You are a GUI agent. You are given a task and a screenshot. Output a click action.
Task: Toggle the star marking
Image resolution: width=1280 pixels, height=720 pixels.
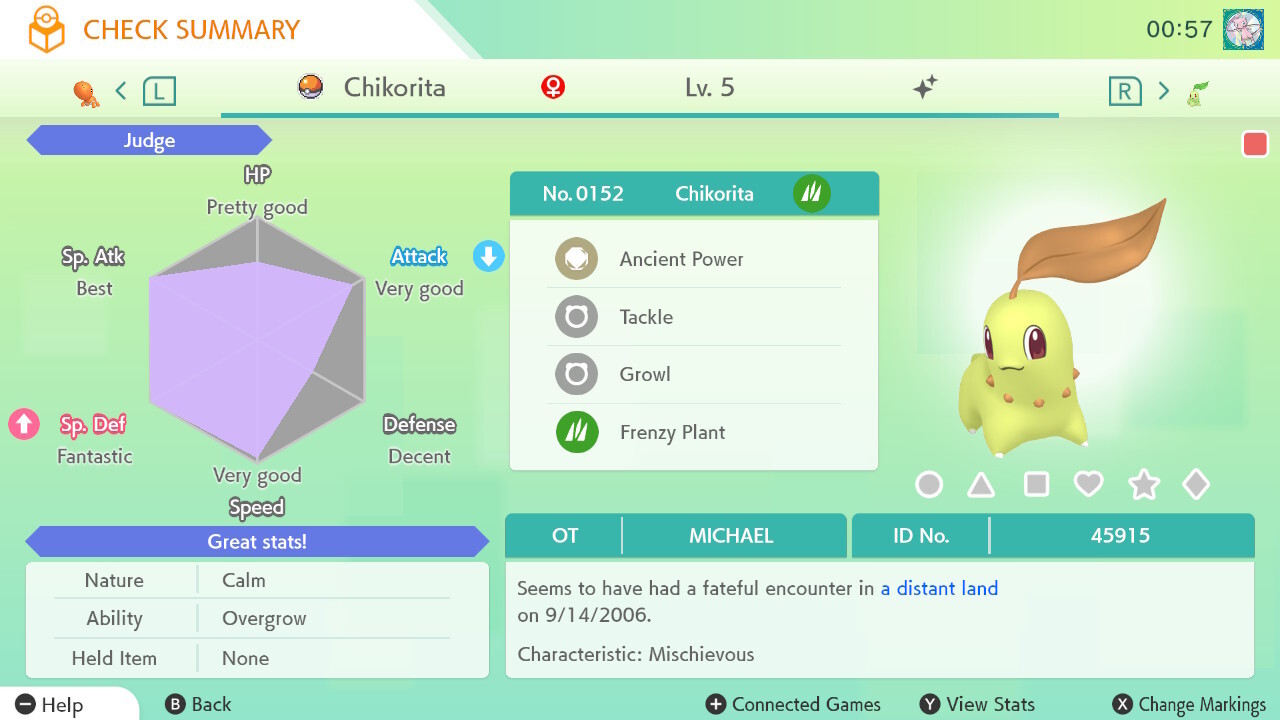point(1143,485)
